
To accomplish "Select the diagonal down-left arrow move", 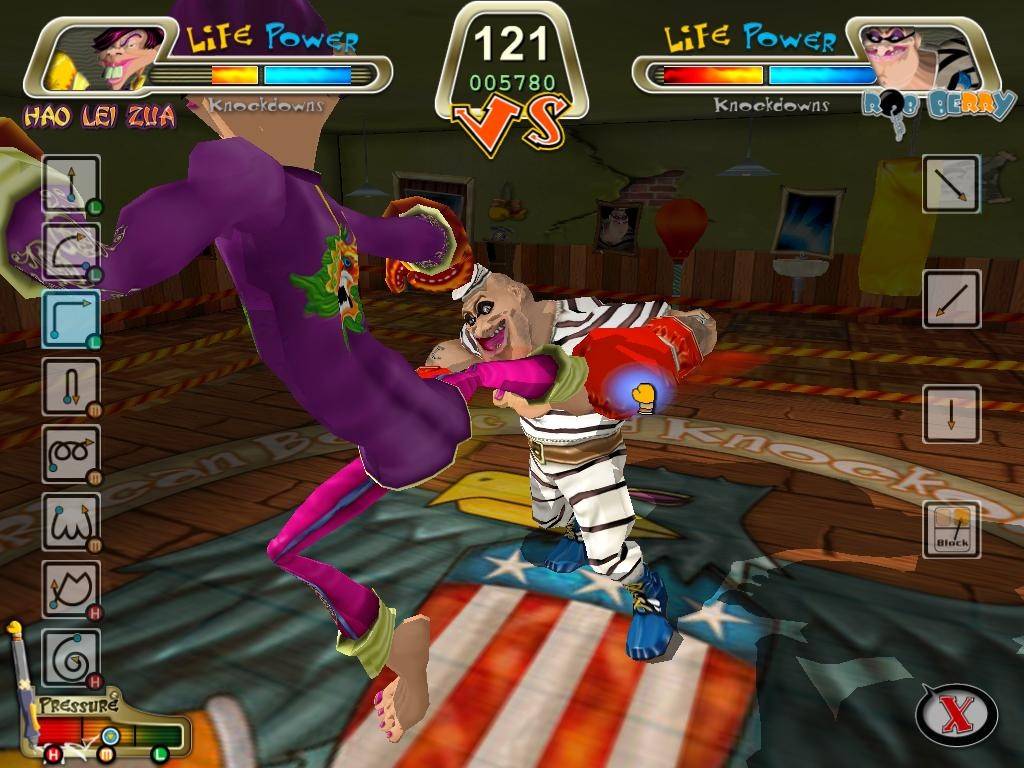I will [x=951, y=298].
